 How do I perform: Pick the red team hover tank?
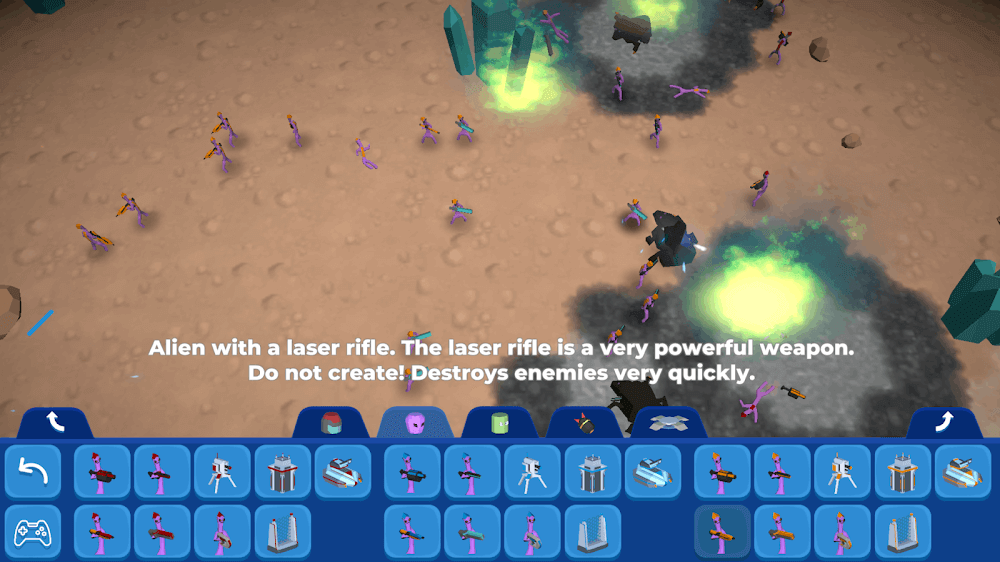342,472
